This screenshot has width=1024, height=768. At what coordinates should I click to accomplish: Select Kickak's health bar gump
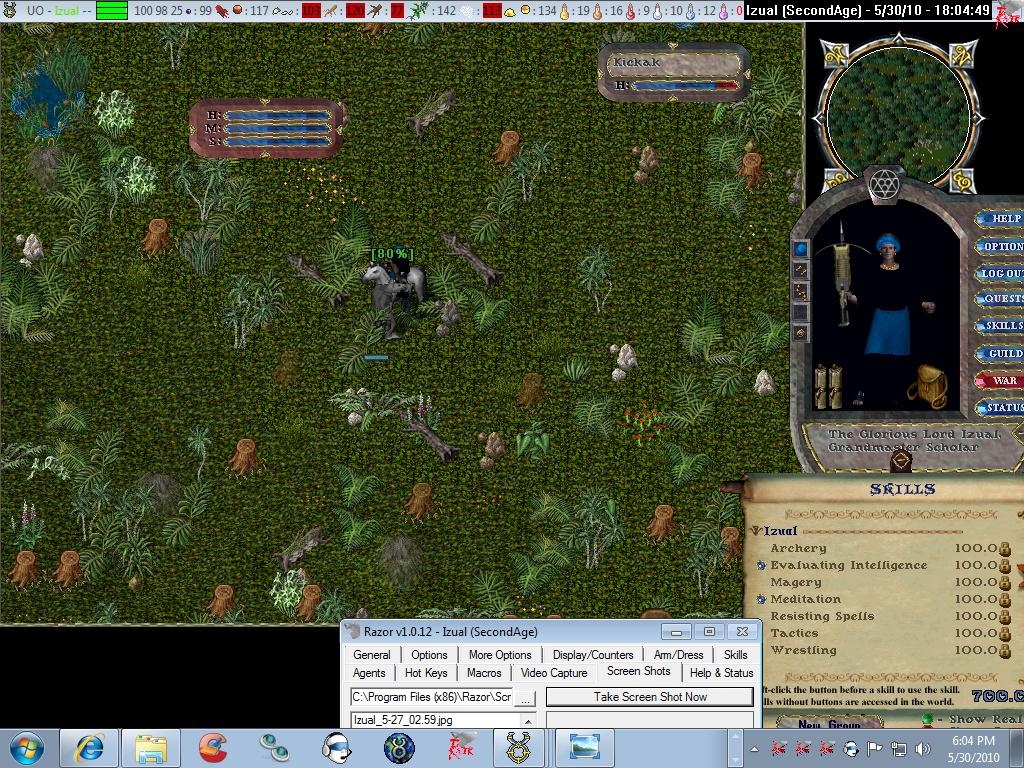click(675, 72)
